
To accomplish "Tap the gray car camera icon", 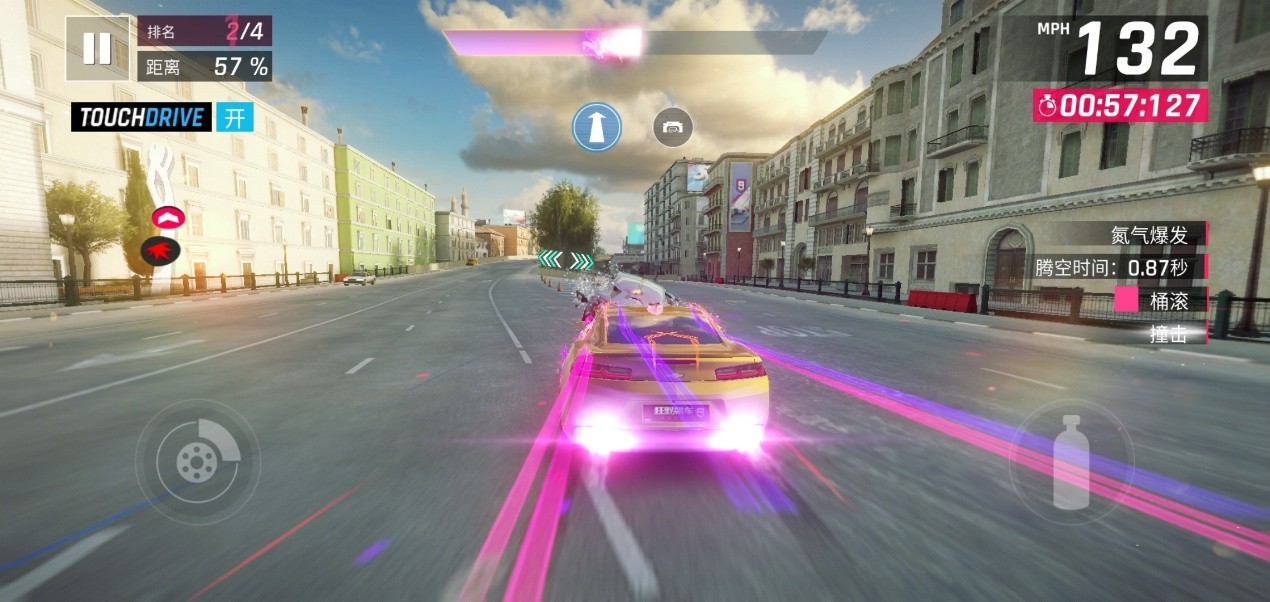I will [x=673, y=127].
